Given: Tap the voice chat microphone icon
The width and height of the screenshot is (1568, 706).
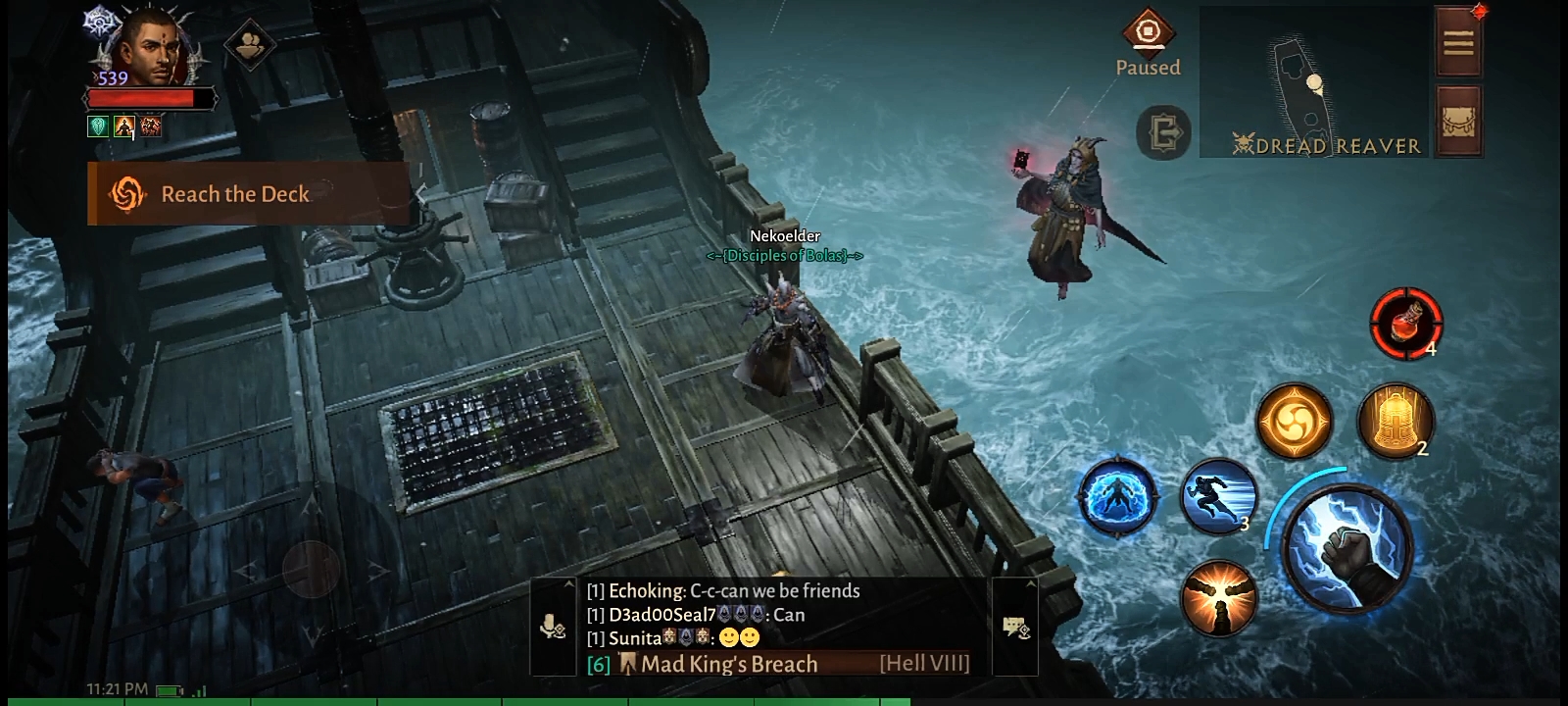Looking at the screenshot, I should (x=553, y=628).
